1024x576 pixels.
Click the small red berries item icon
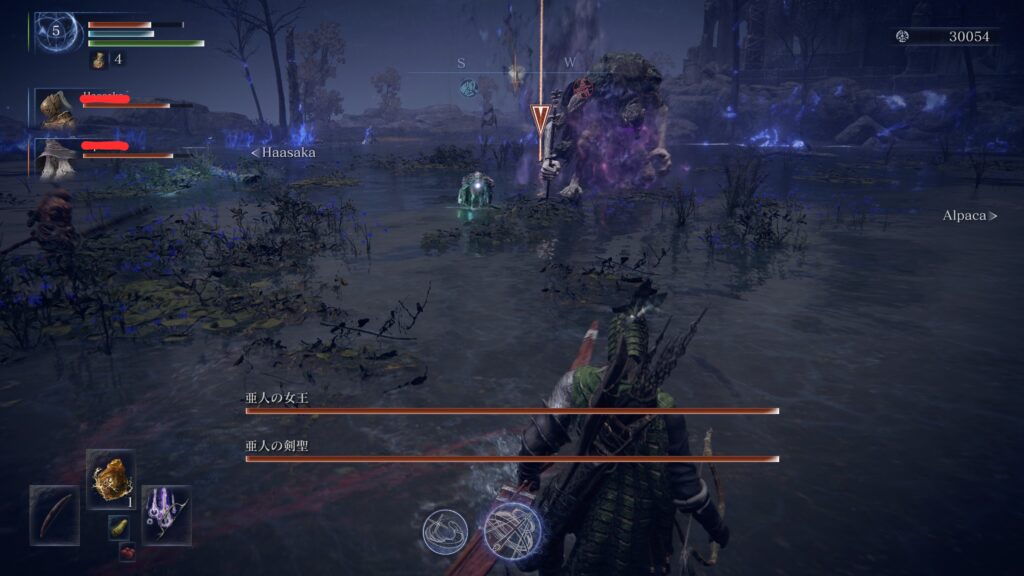pos(127,550)
